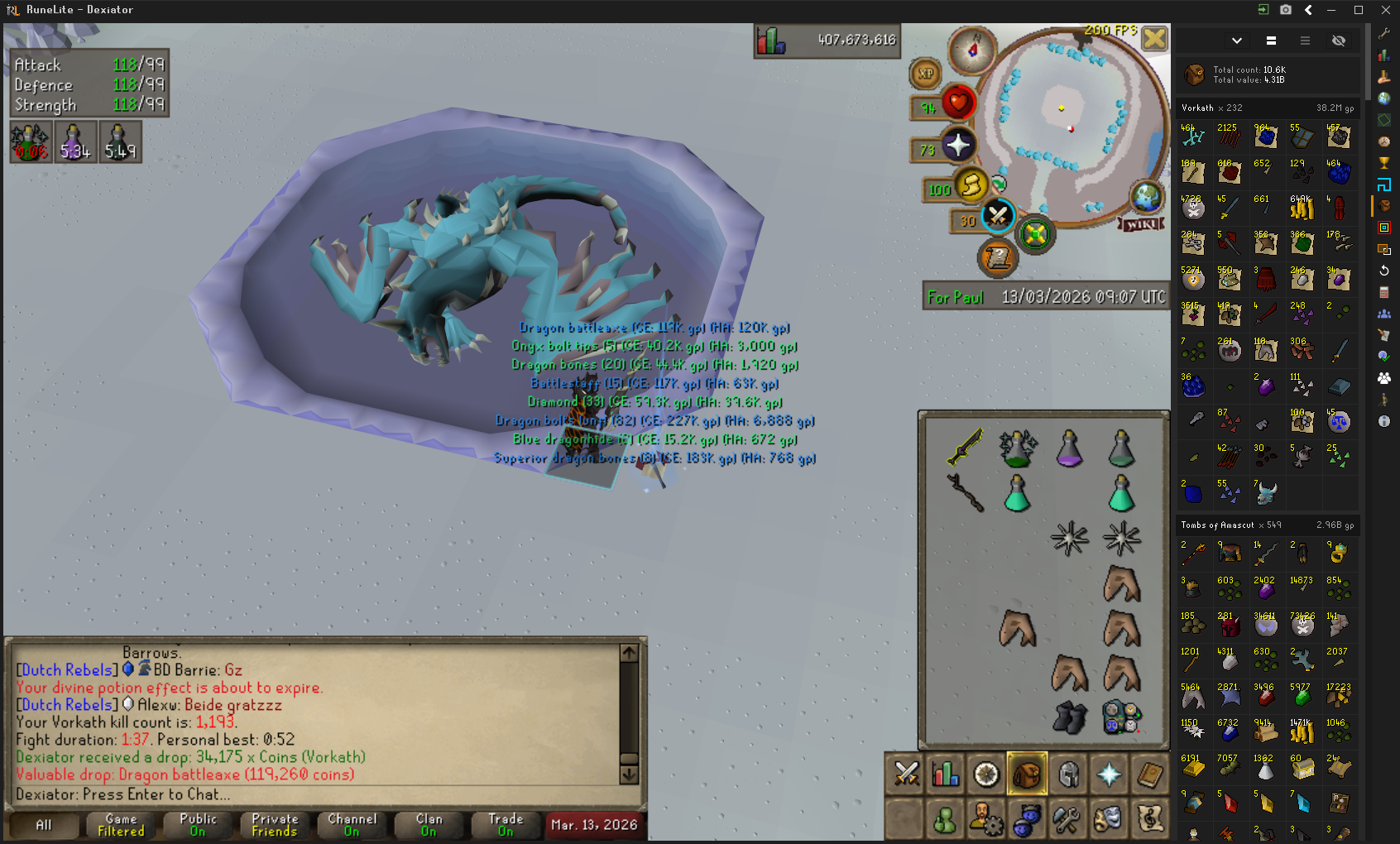Select the Clan chat filter tab
1400x844 pixels.
(429, 824)
